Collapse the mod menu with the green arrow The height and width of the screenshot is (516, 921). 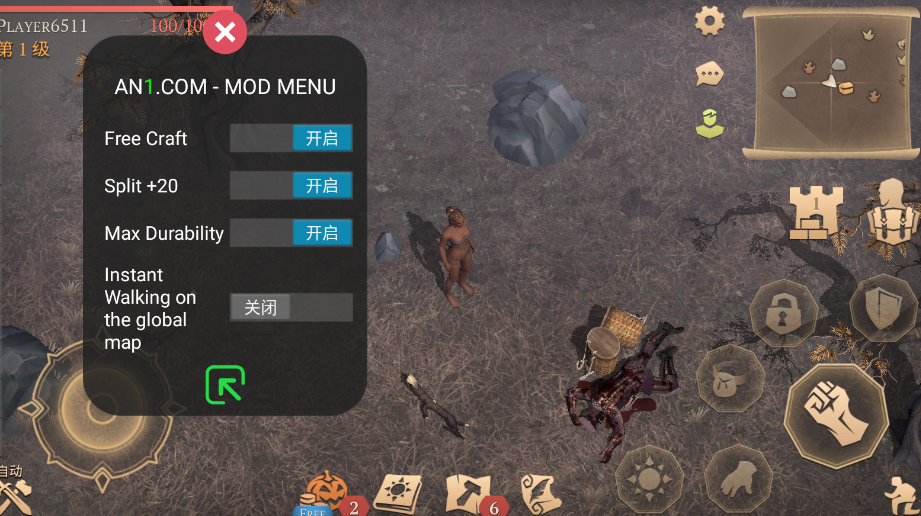[225, 384]
